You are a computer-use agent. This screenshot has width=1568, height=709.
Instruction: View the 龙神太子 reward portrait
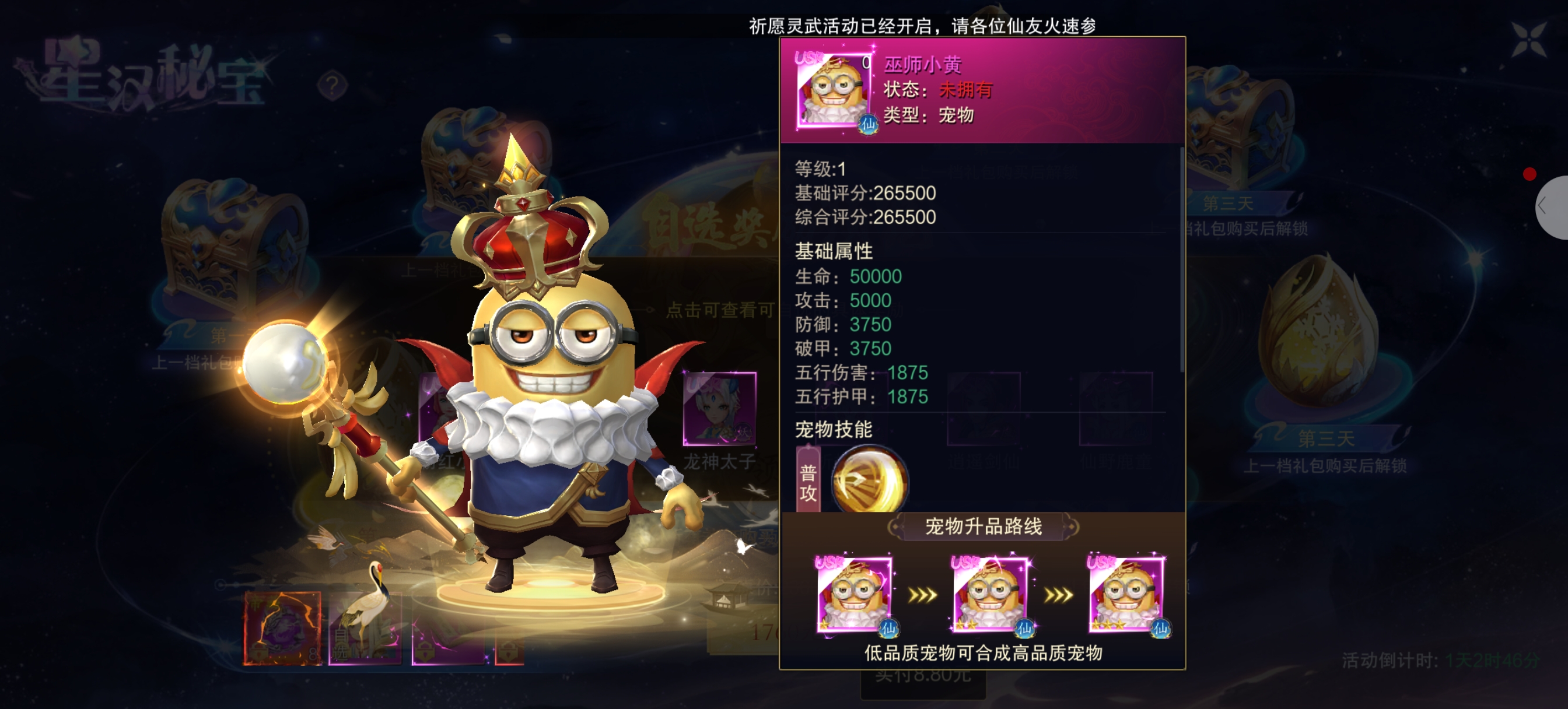pos(719,408)
